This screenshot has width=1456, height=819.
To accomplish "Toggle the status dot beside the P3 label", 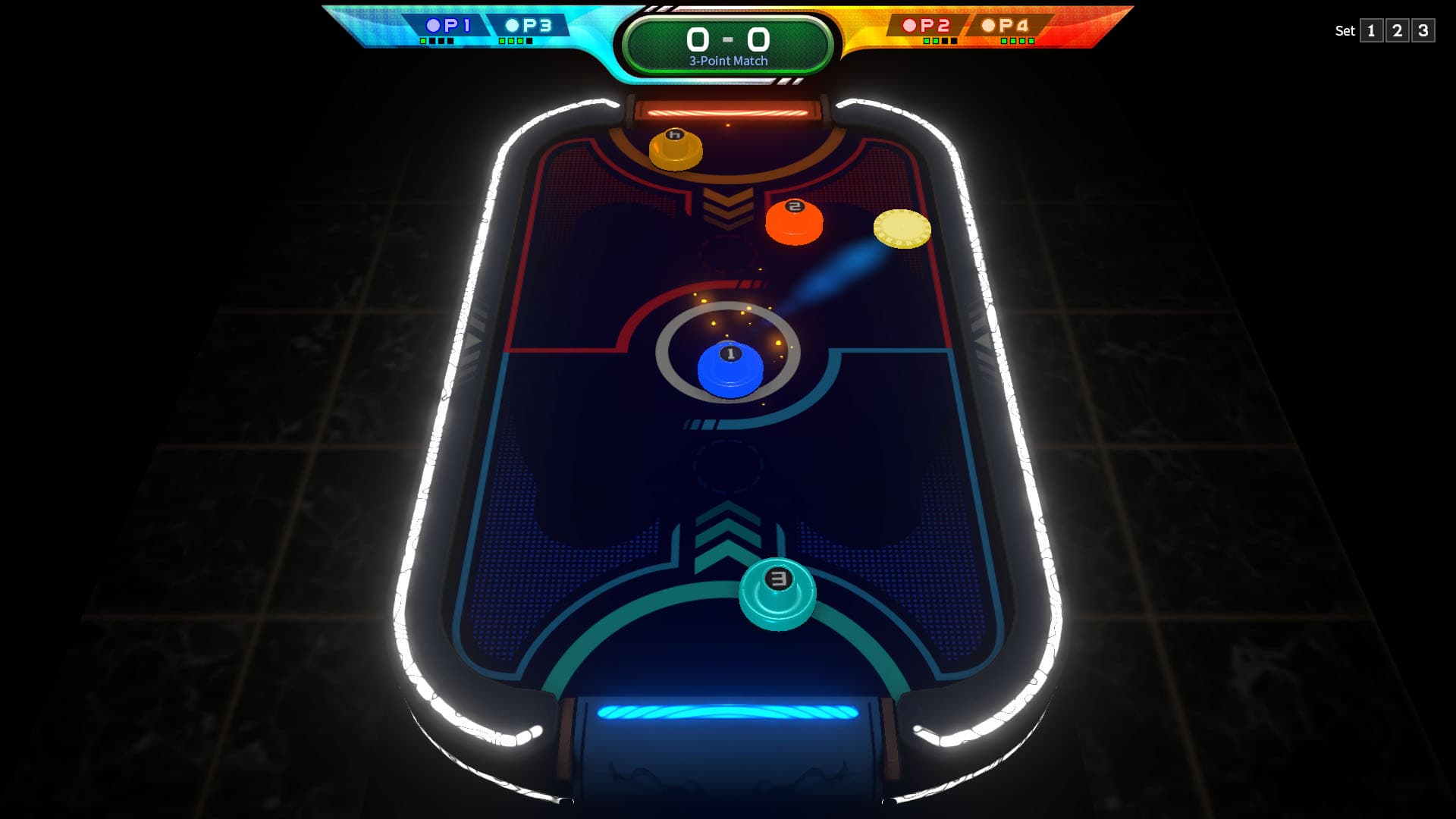I will [512, 25].
